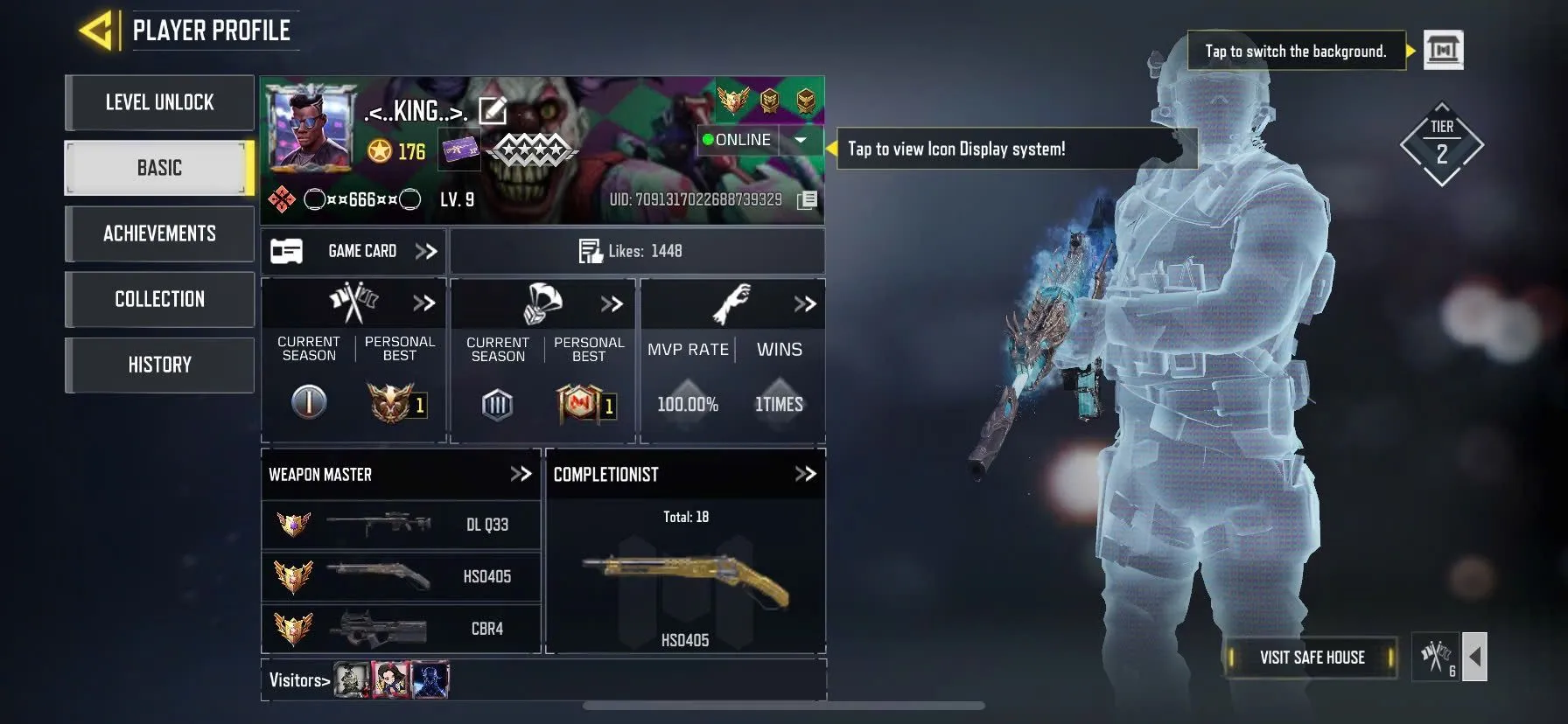
Task: Switch to the COLLECTION tab
Action: 159,299
